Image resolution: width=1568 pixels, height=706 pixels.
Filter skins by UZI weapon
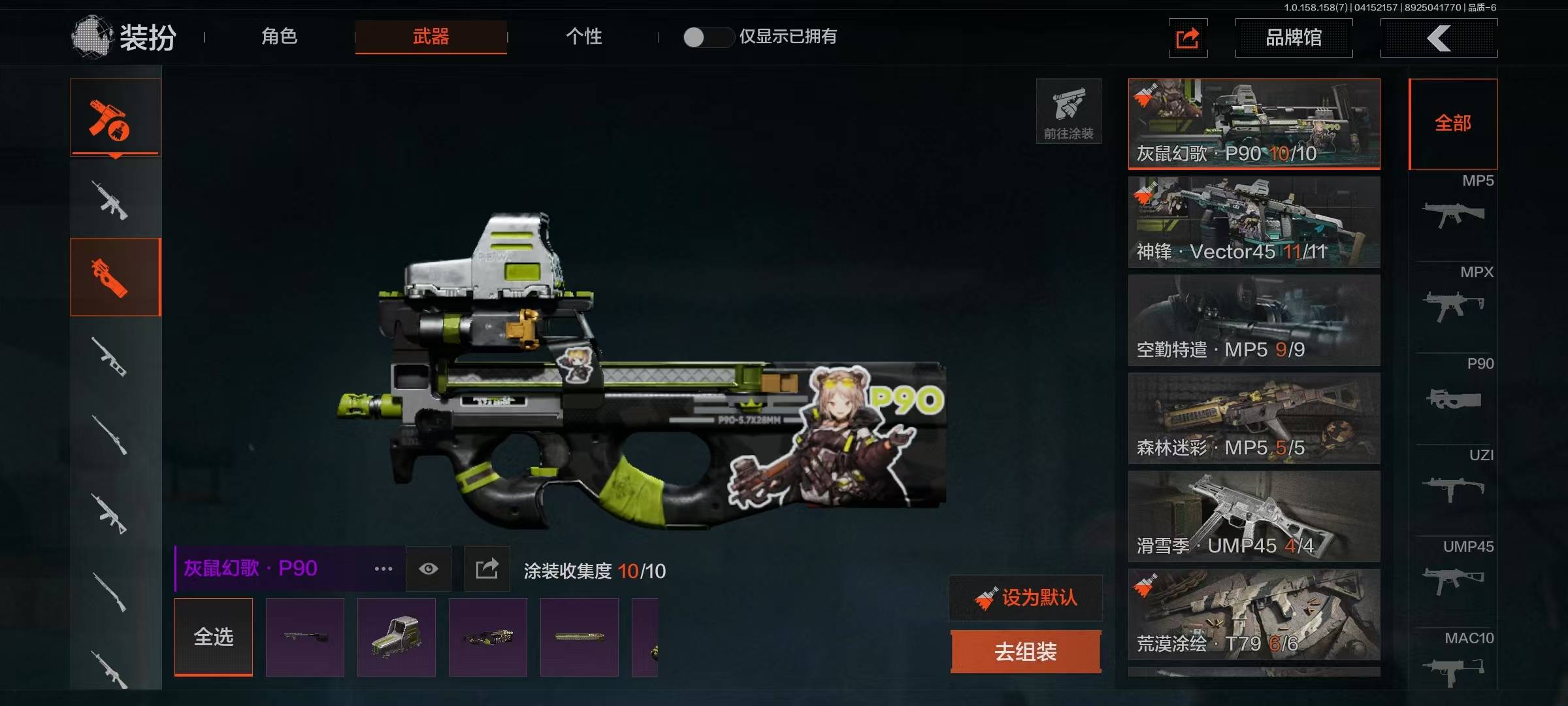click(1454, 484)
